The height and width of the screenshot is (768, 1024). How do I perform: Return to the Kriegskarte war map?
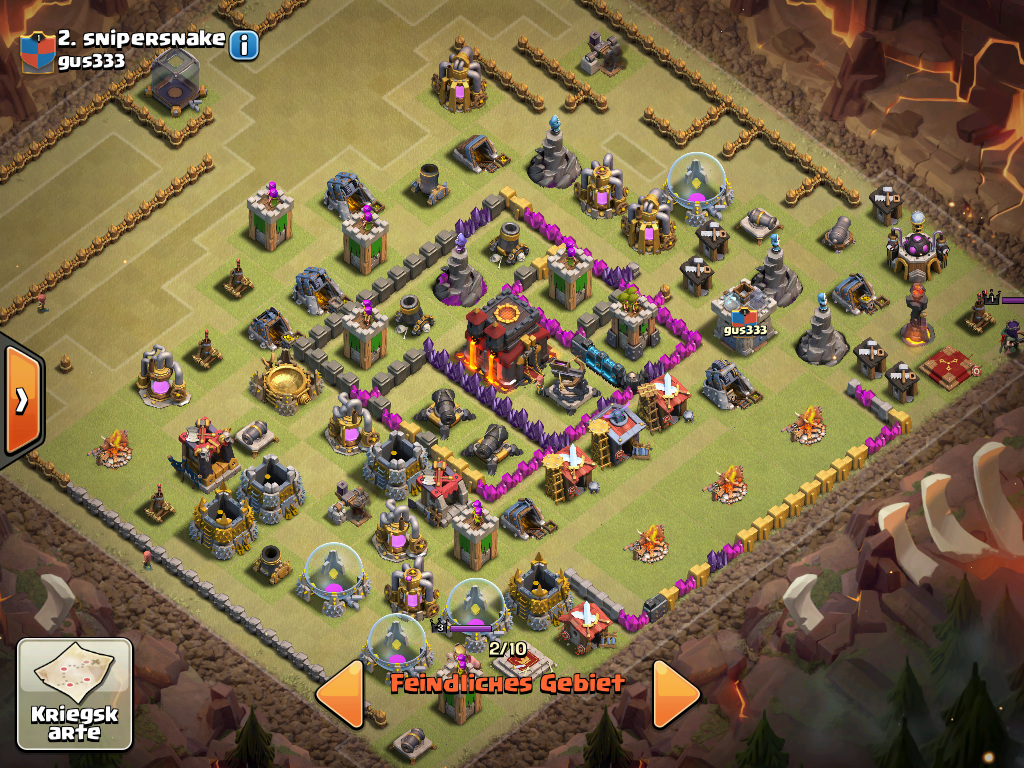[x=75, y=693]
